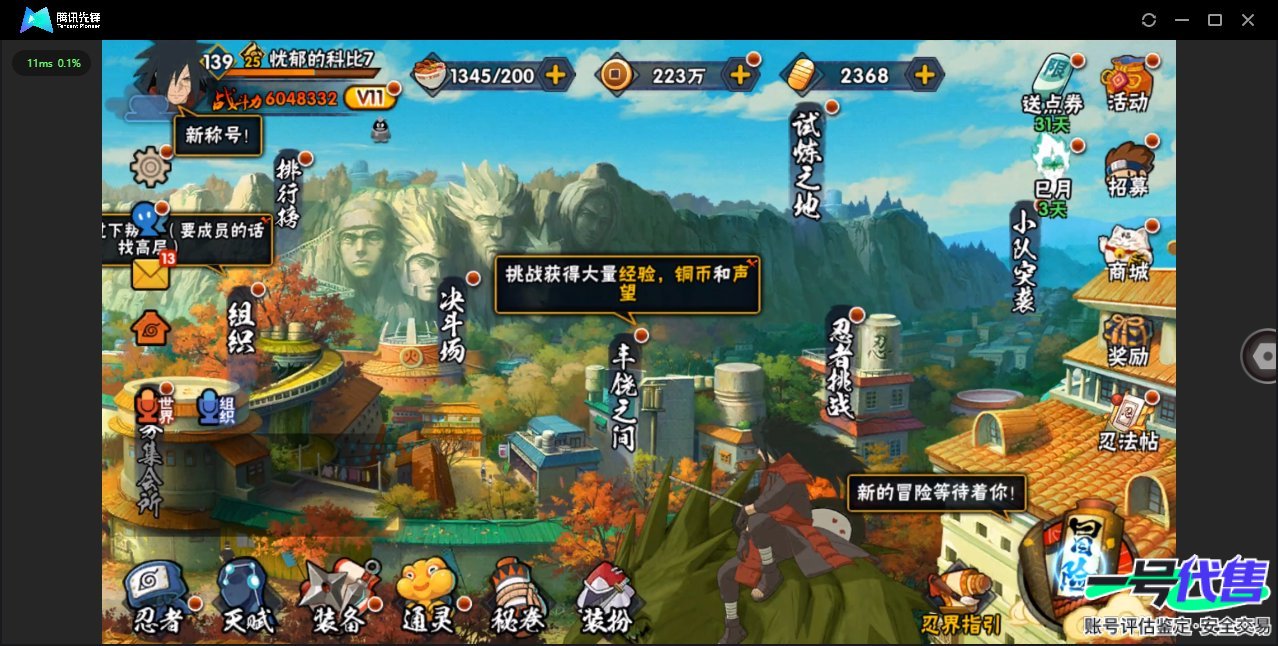This screenshot has width=1278, height=646.
Task: Open the 天赋 talent menu
Action: [247, 598]
